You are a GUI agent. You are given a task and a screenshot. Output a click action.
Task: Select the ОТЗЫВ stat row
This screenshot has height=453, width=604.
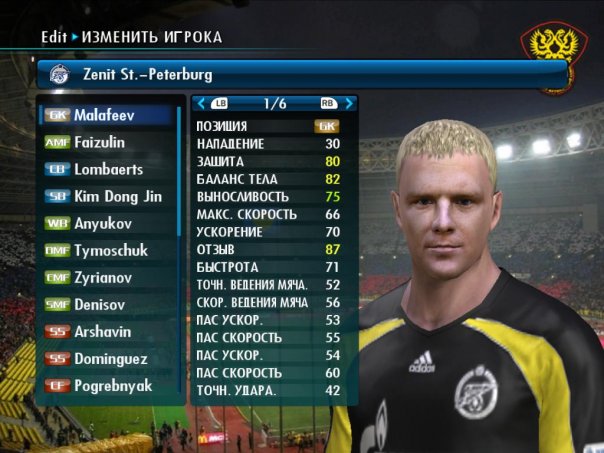click(268, 249)
